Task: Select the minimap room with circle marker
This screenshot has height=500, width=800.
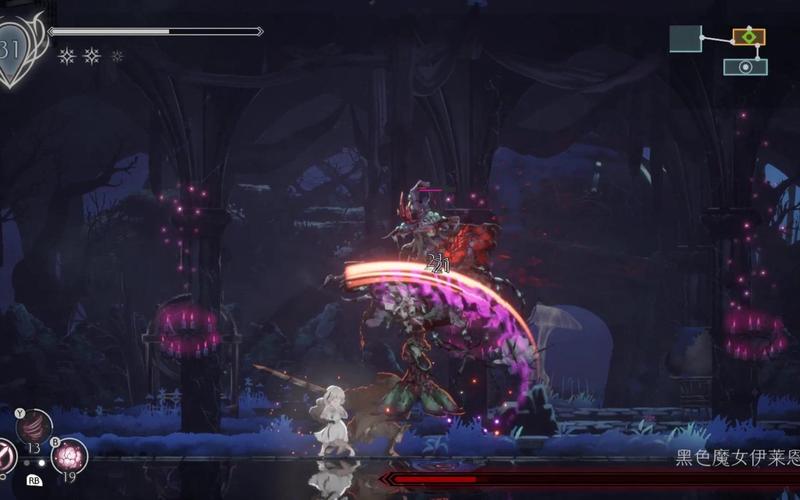Action: coord(745,67)
